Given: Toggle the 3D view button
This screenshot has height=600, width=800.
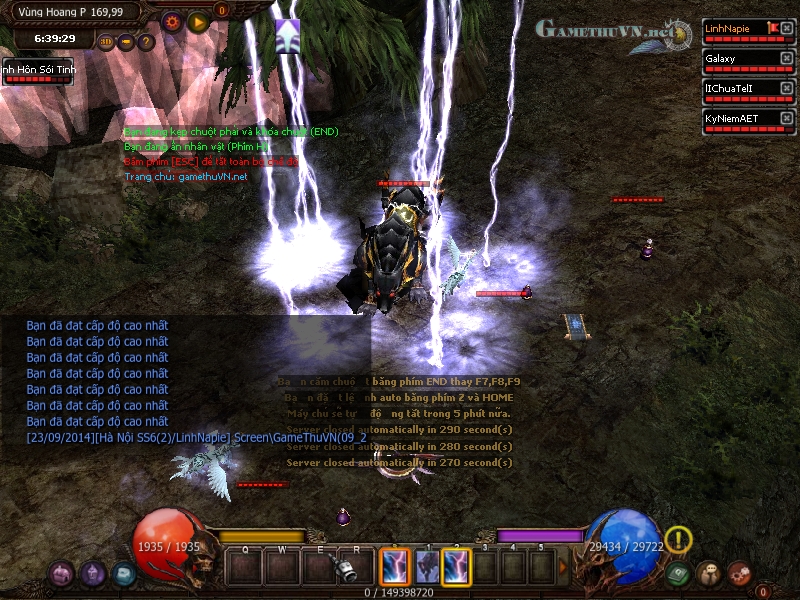Looking at the screenshot, I should (x=107, y=42).
